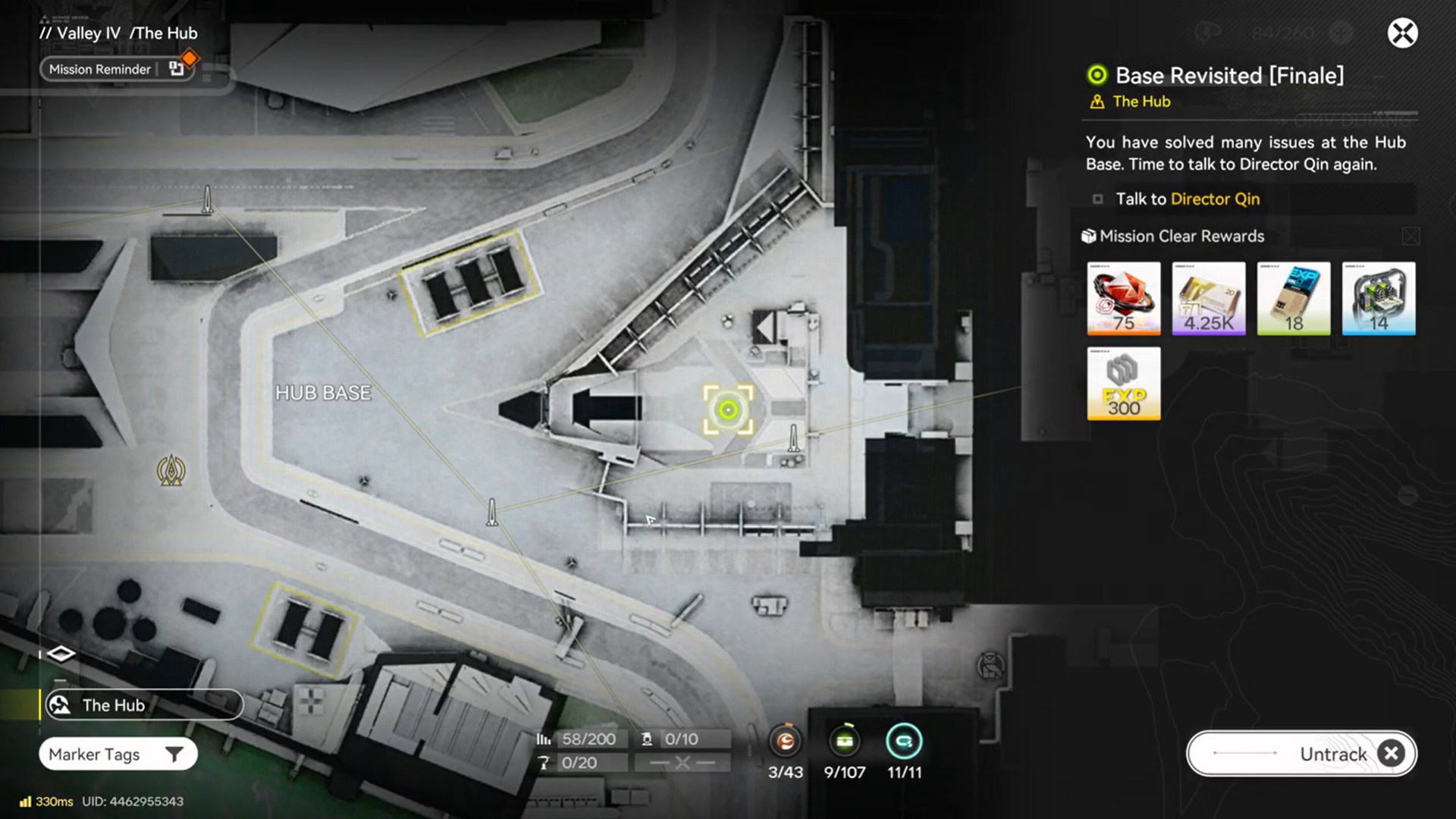Select The Hub area button
This screenshot has height=819, width=1456.
click(143, 705)
